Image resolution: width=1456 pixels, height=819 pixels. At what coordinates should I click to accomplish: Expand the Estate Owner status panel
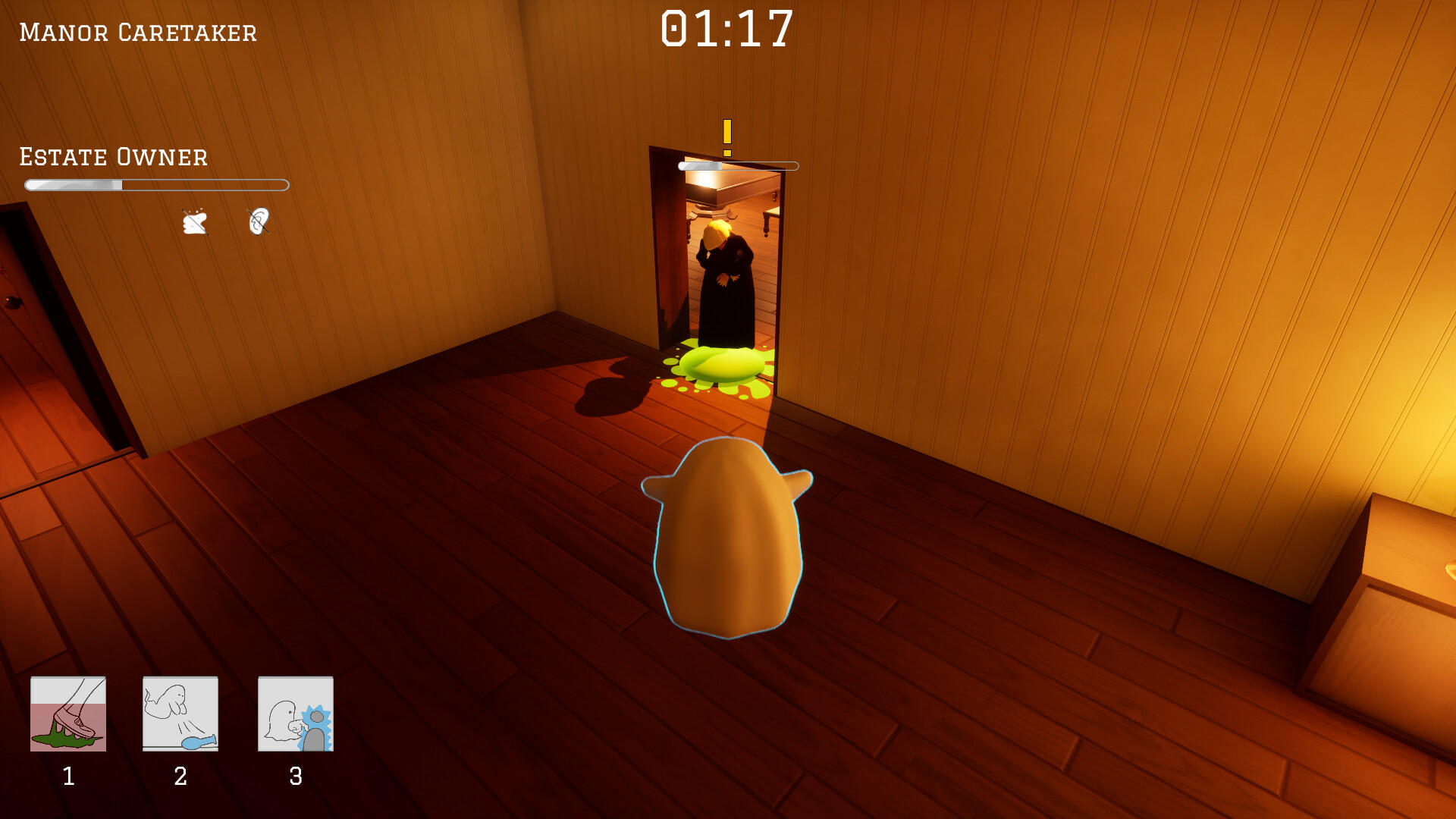click(112, 157)
